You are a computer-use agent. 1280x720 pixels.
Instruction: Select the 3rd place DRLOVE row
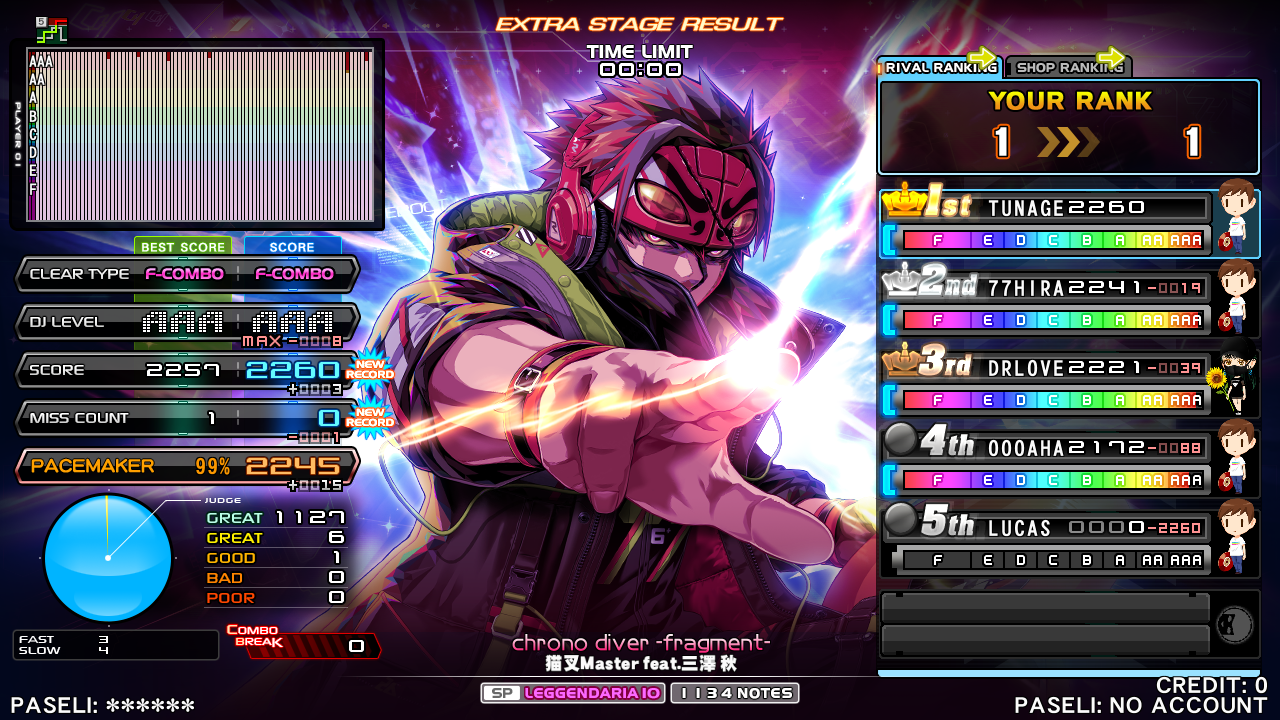coord(1045,384)
